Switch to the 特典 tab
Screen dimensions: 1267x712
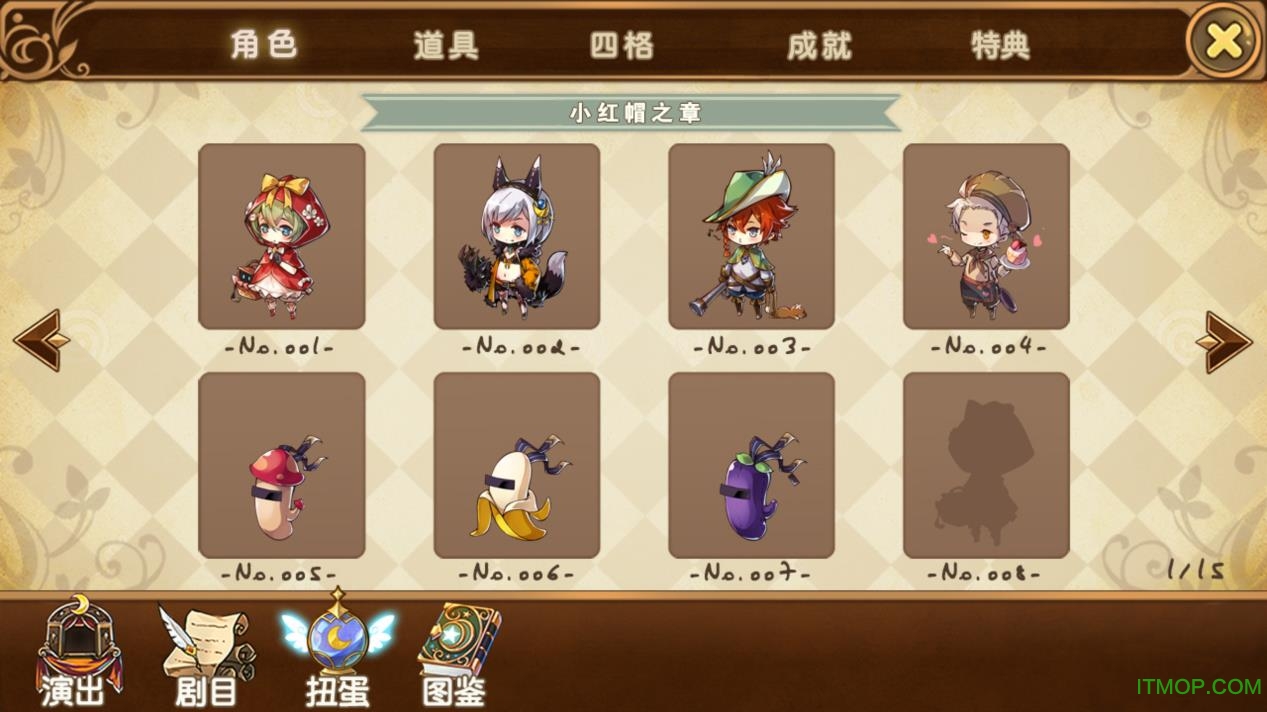coord(1000,45)
